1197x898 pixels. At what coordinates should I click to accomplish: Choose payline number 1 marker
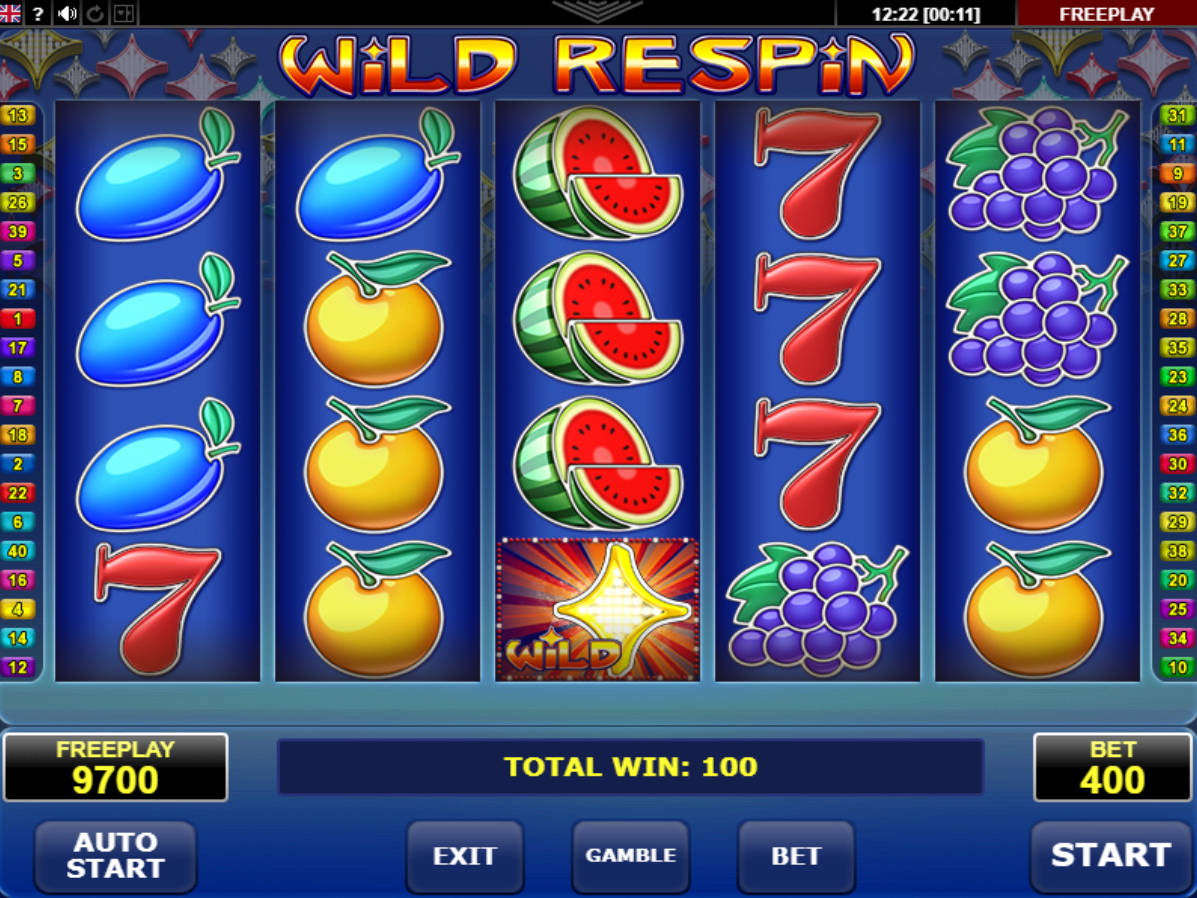click(18, 319)
